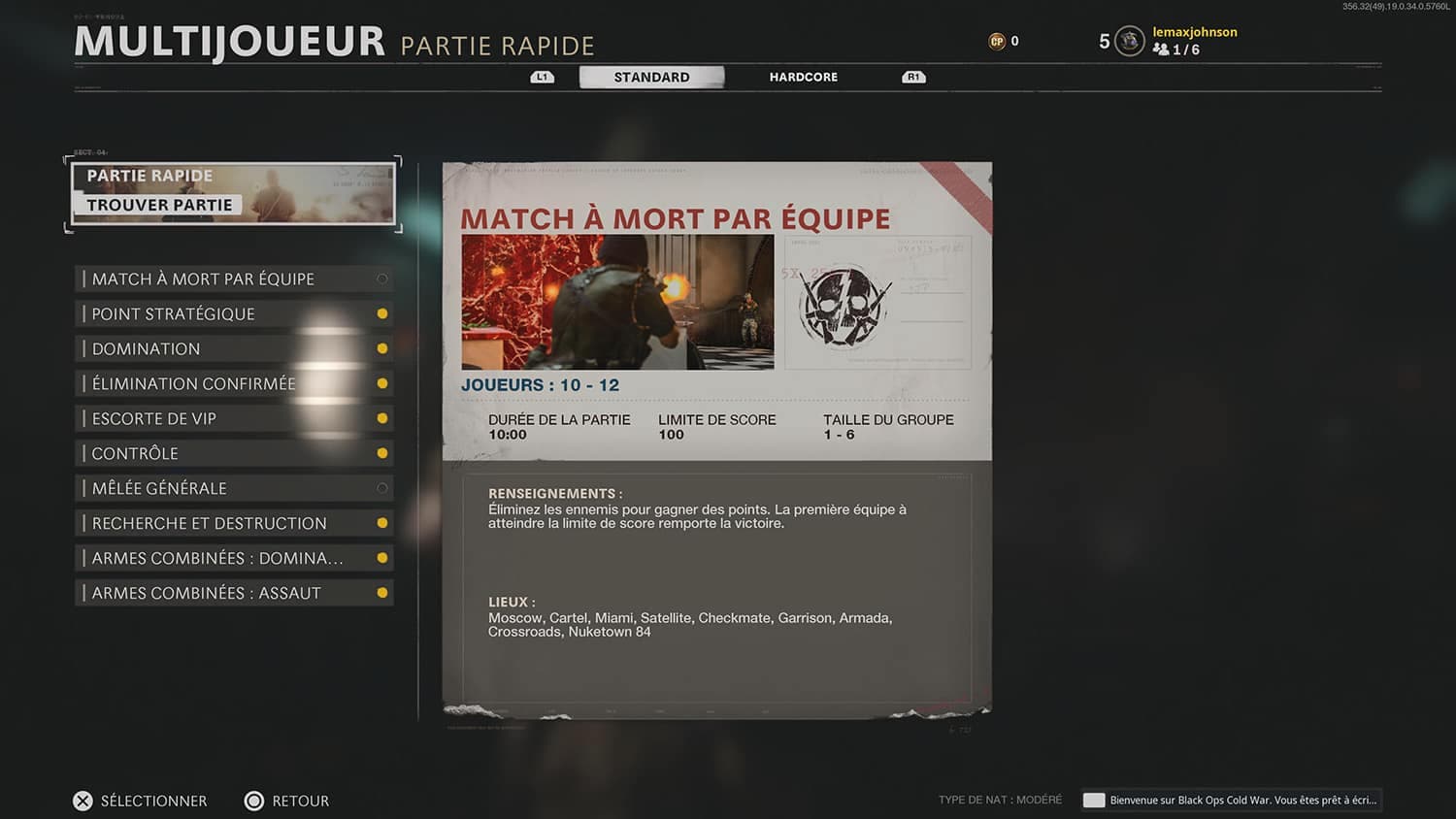1456x819 pixels.
Task: Select Partie Rapide in the side menu
Action: pos(149,175)
